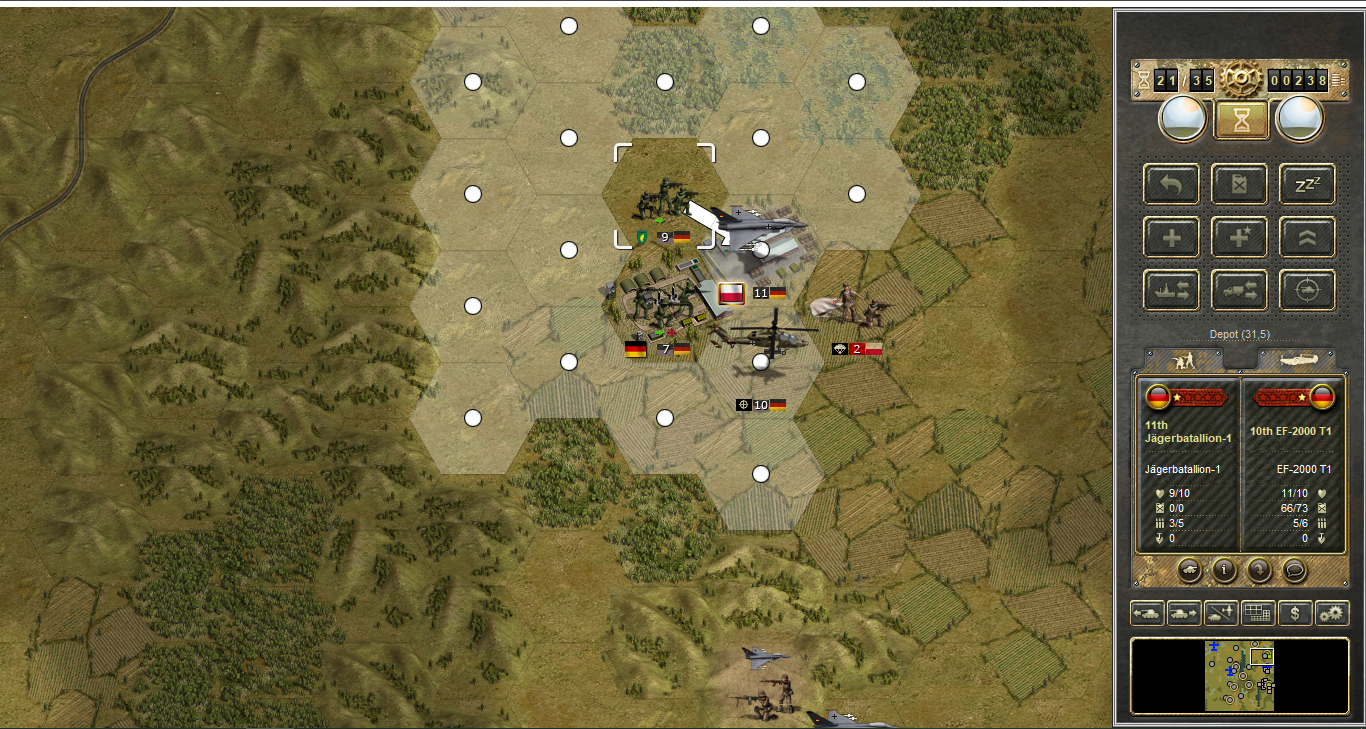Open the unit info (i) button
1366x729 pixels.
(x=1225, y=571)
